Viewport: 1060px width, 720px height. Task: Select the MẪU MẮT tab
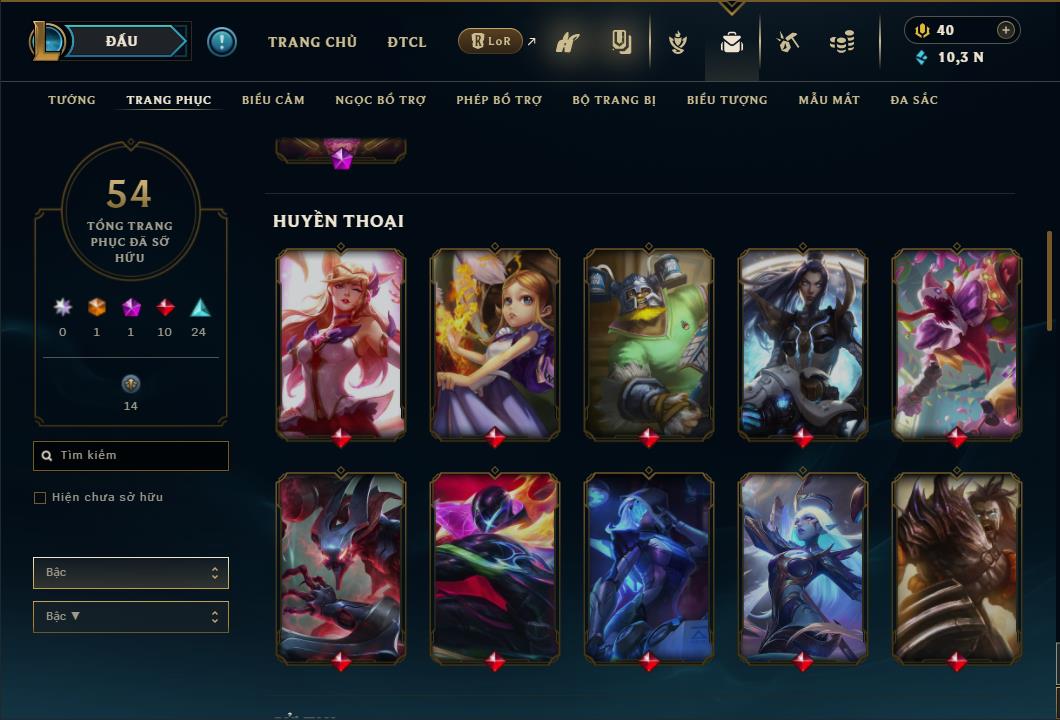pos(829,100)
